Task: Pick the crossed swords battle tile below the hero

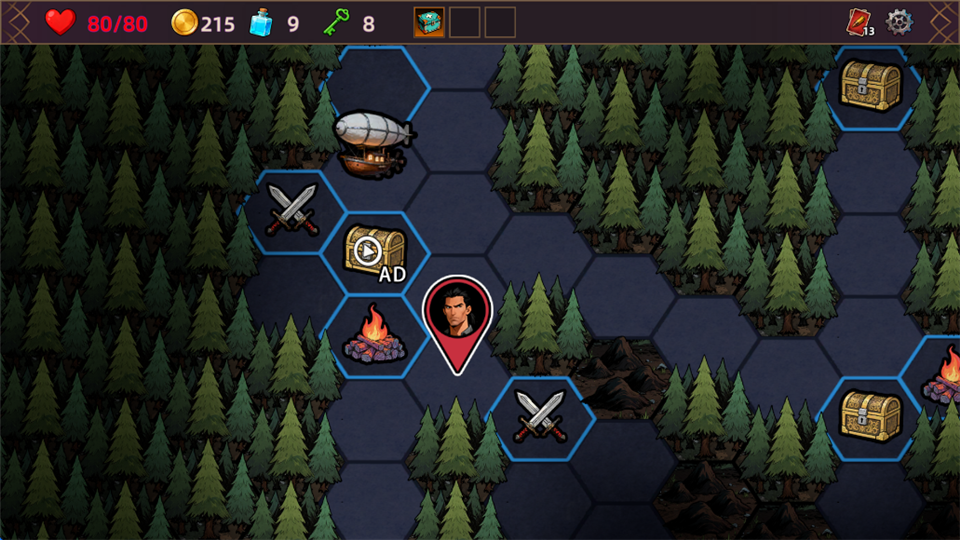Action: (x=539, y=417)
